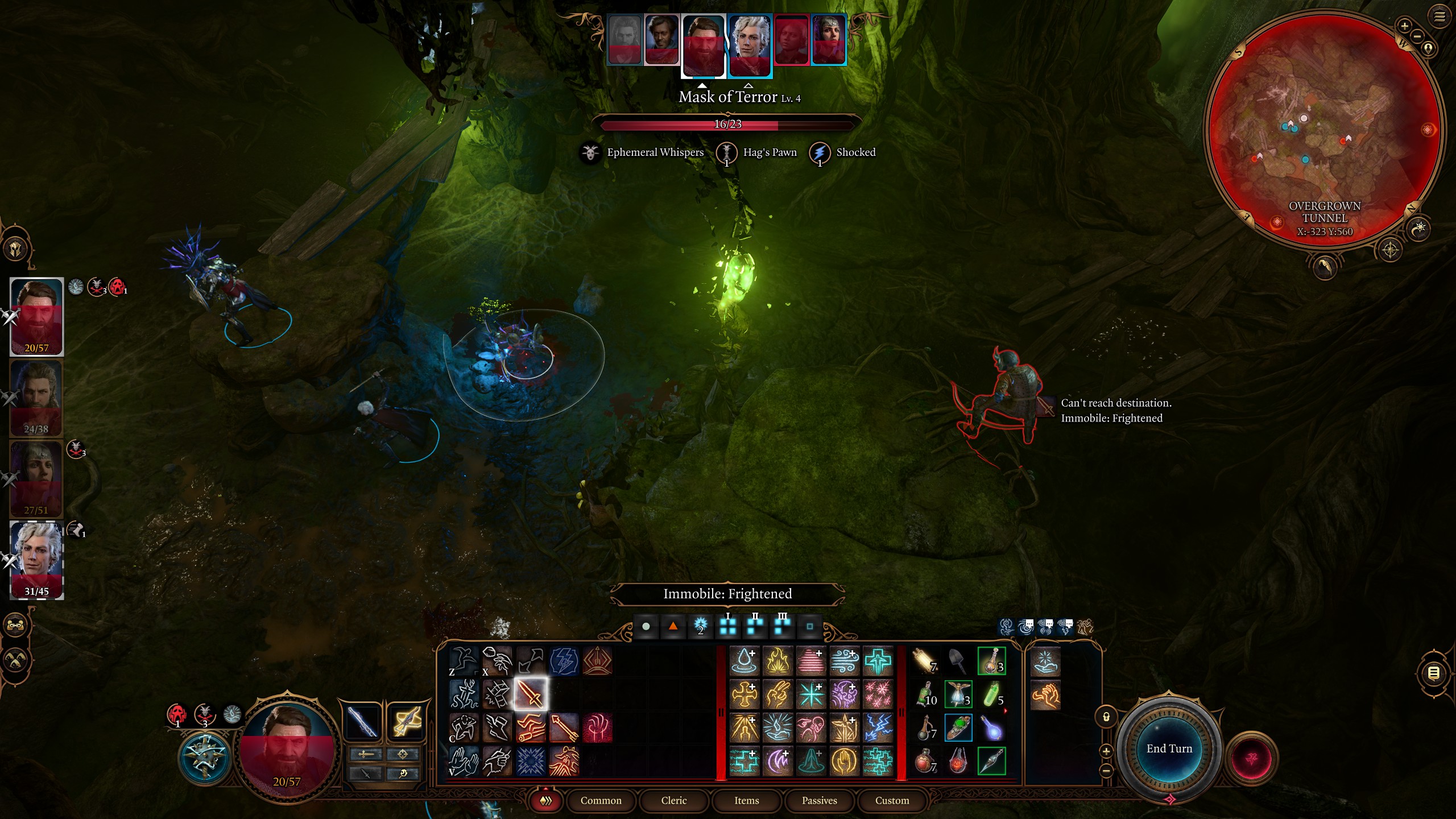
Task: End the current combat turn
Action: pos(1169,748)
